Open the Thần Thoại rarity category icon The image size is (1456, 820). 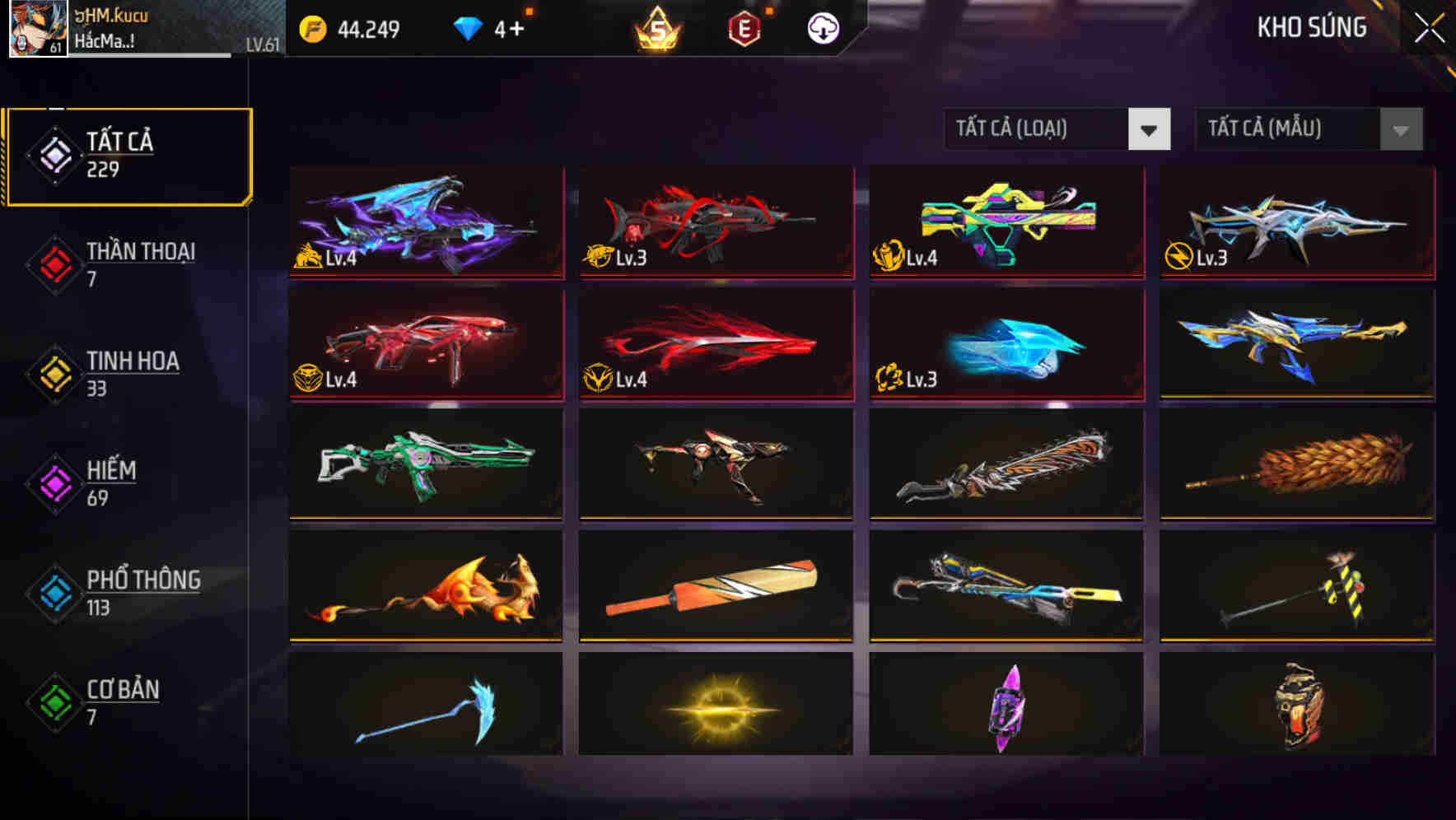point(54,265)
